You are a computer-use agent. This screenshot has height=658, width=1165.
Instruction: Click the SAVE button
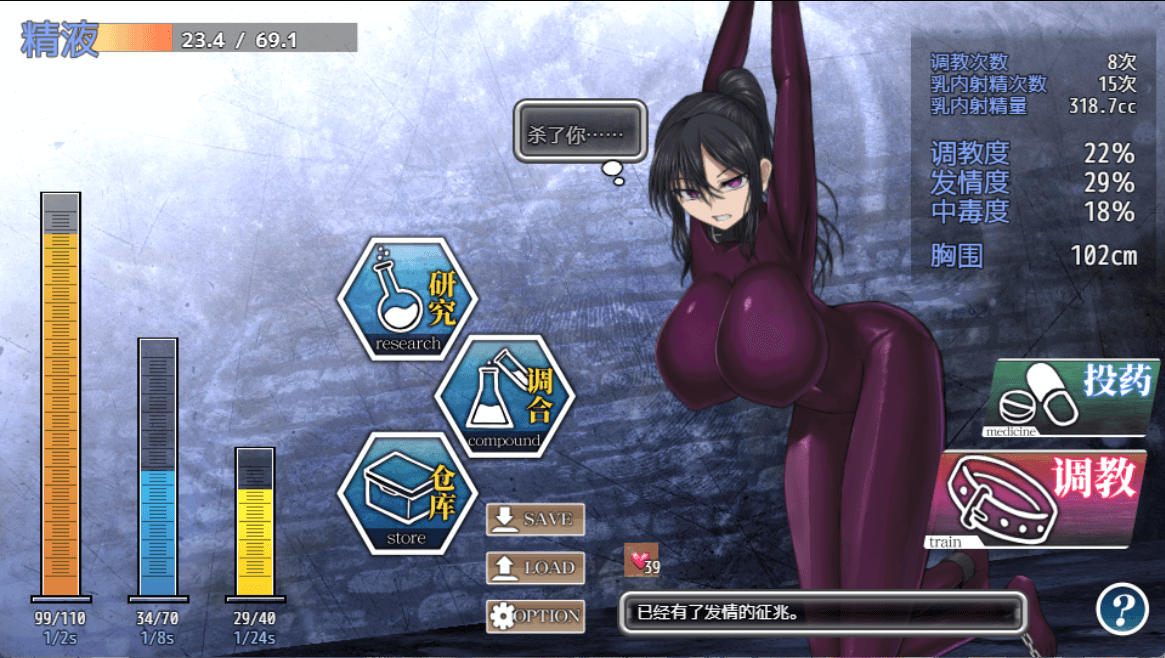pos(535,519)
